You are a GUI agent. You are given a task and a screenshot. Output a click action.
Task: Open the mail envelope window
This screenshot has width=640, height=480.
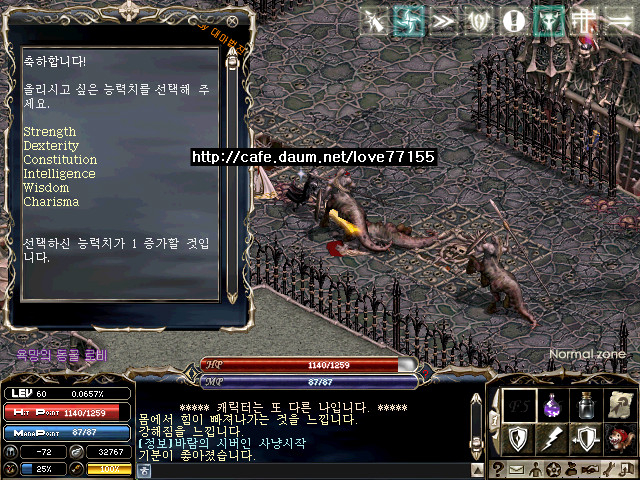[x=516, y=470]
